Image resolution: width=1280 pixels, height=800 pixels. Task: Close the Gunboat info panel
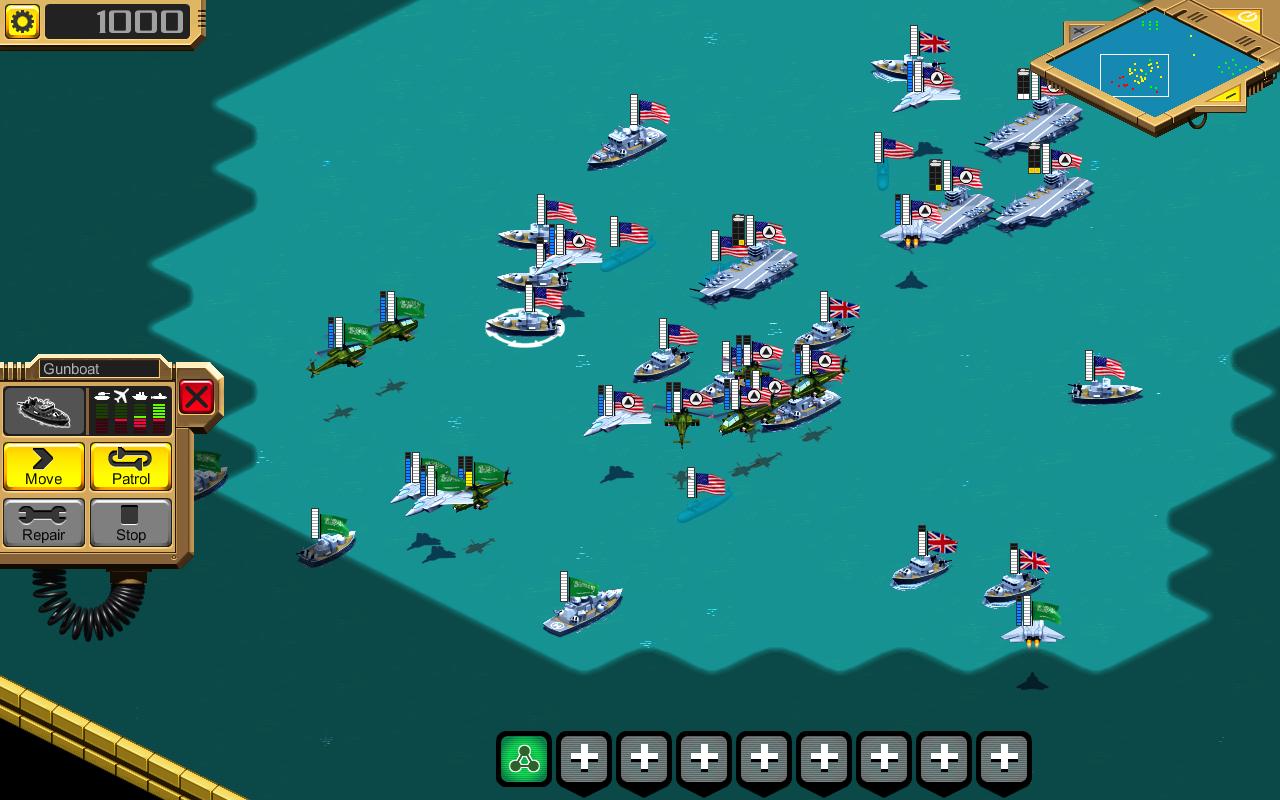pos(196,397)
